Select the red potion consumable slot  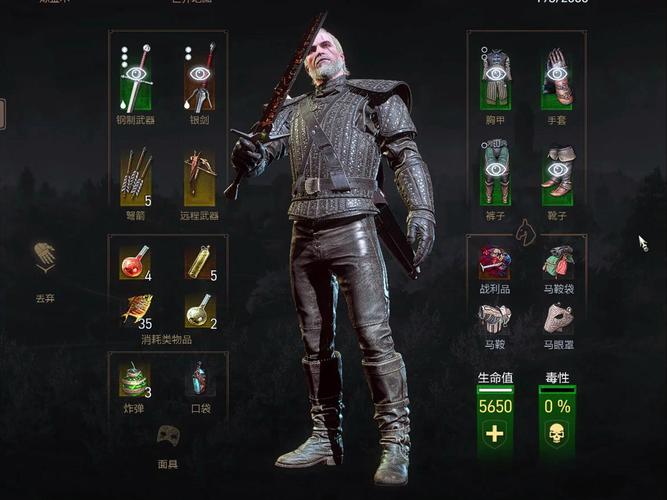135,262
